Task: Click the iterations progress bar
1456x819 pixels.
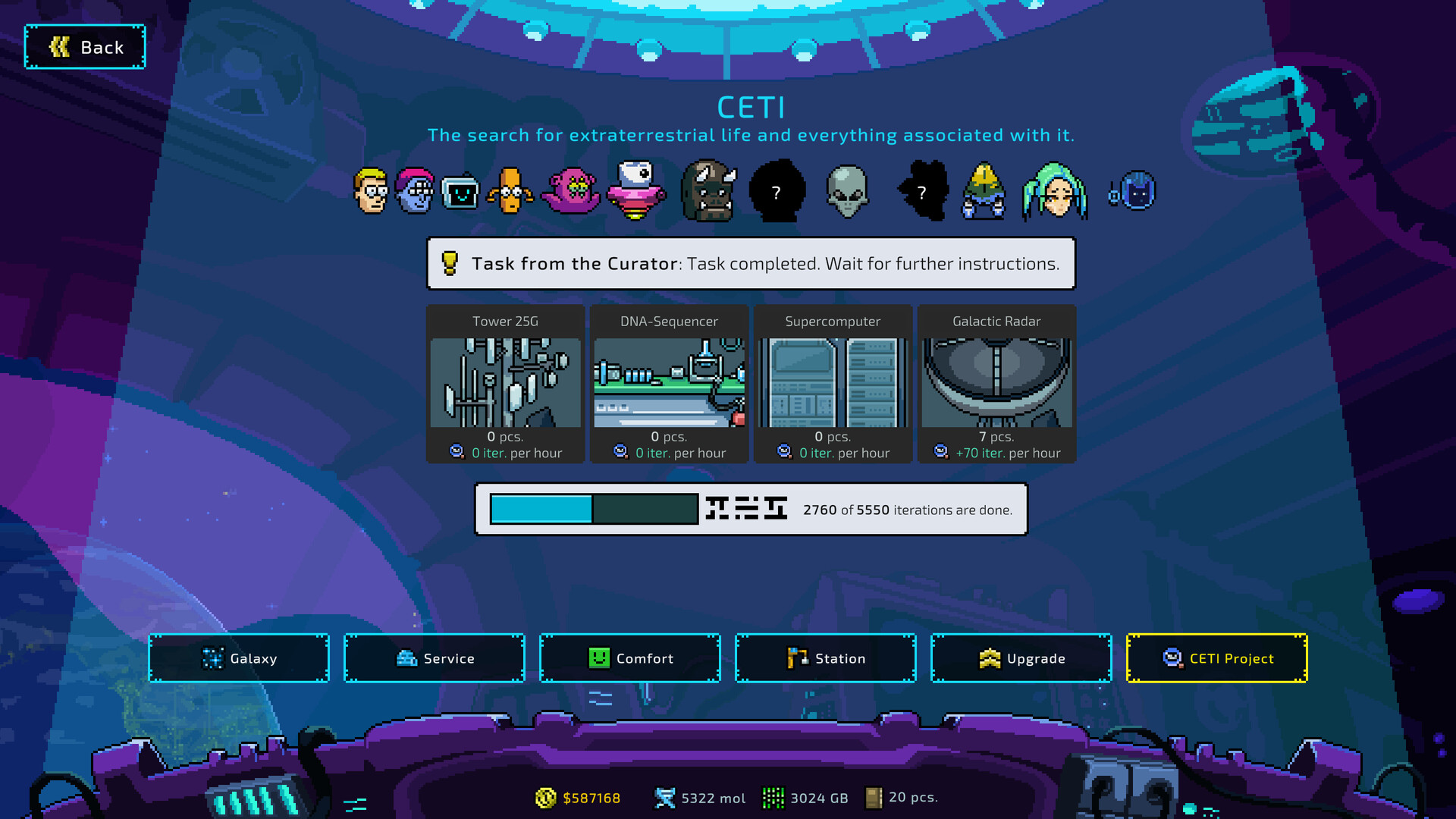Action: 594,510
